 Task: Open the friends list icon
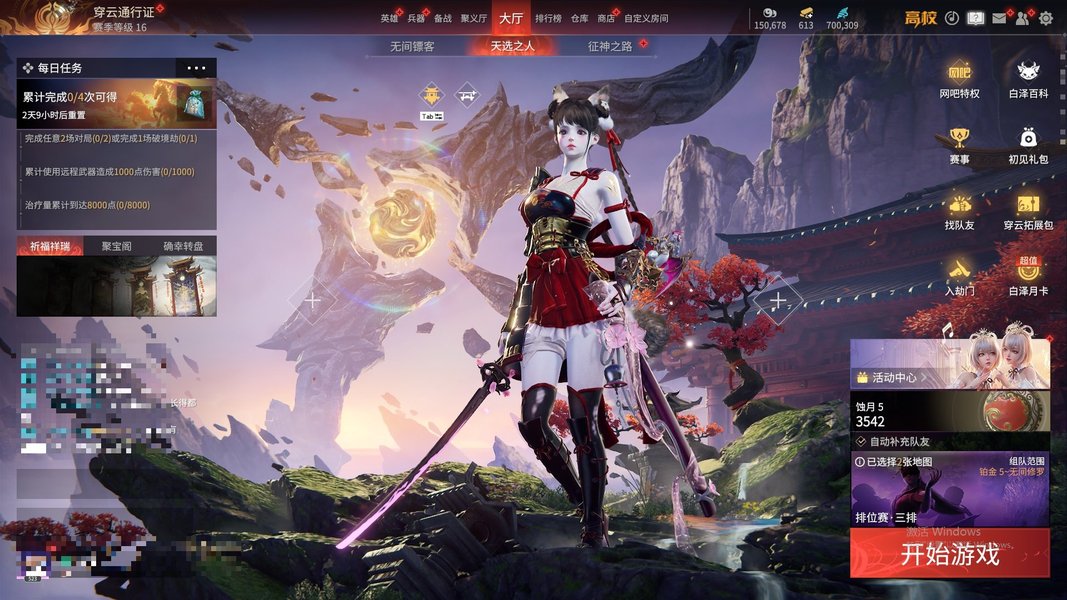tap(1022, 18)
